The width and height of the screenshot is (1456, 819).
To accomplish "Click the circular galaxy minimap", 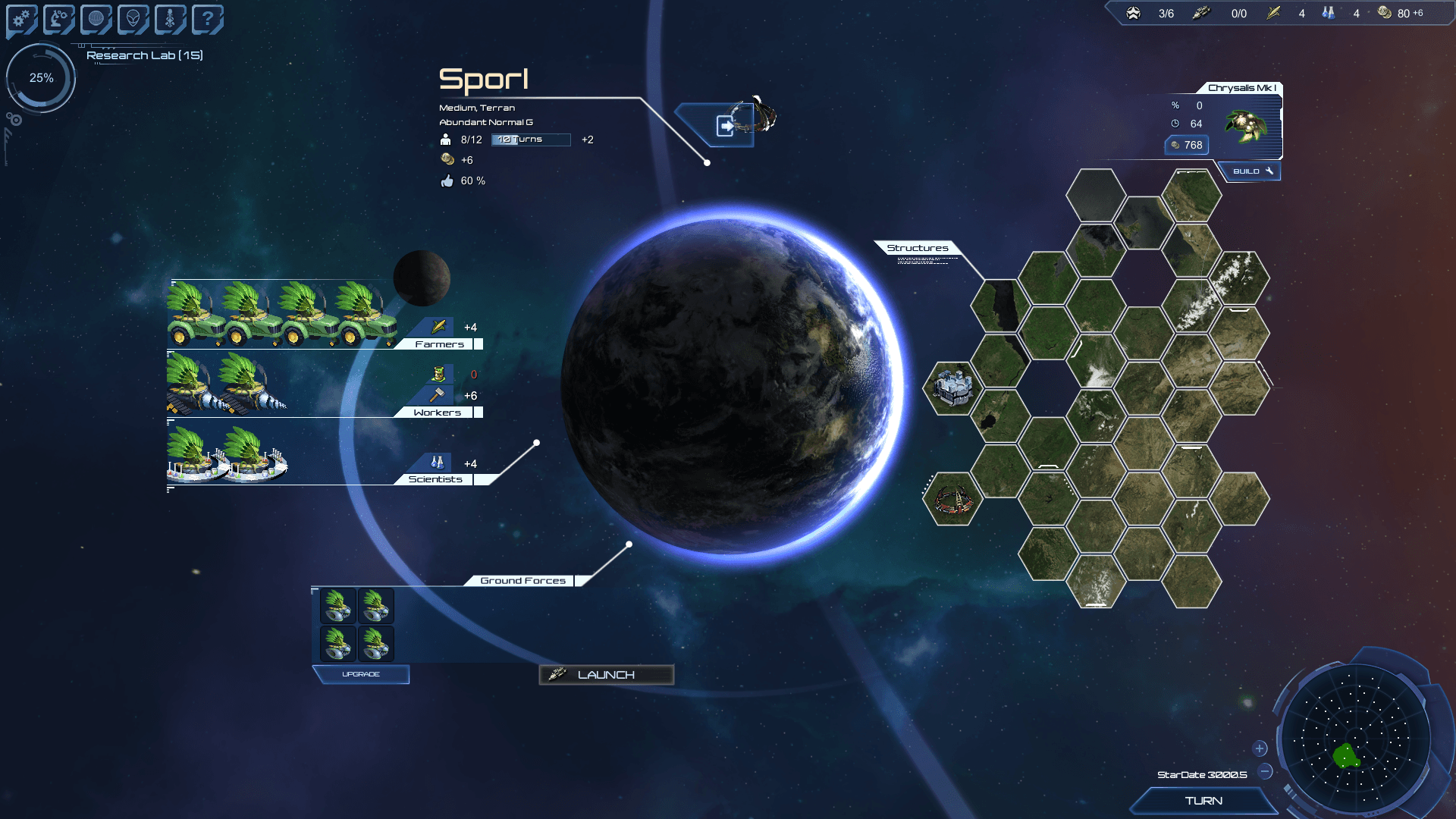I will (1357, 739).
